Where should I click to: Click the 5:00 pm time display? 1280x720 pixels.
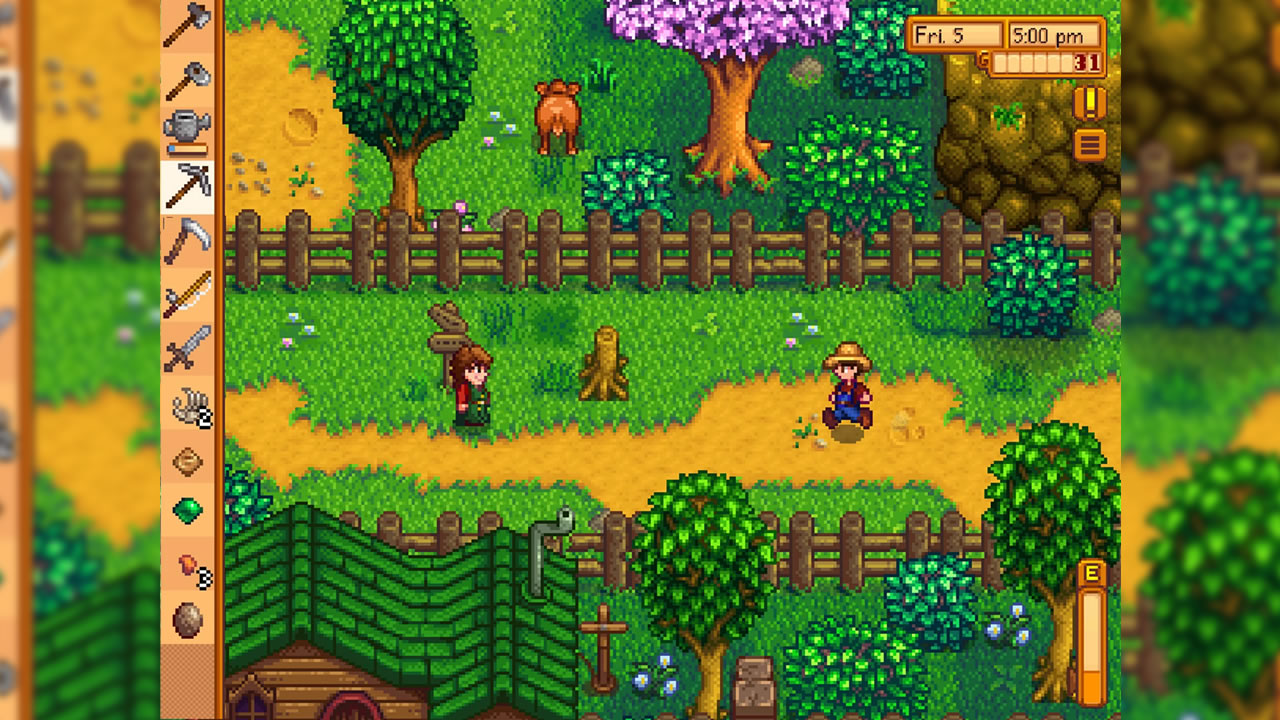tap(1052, 34)
